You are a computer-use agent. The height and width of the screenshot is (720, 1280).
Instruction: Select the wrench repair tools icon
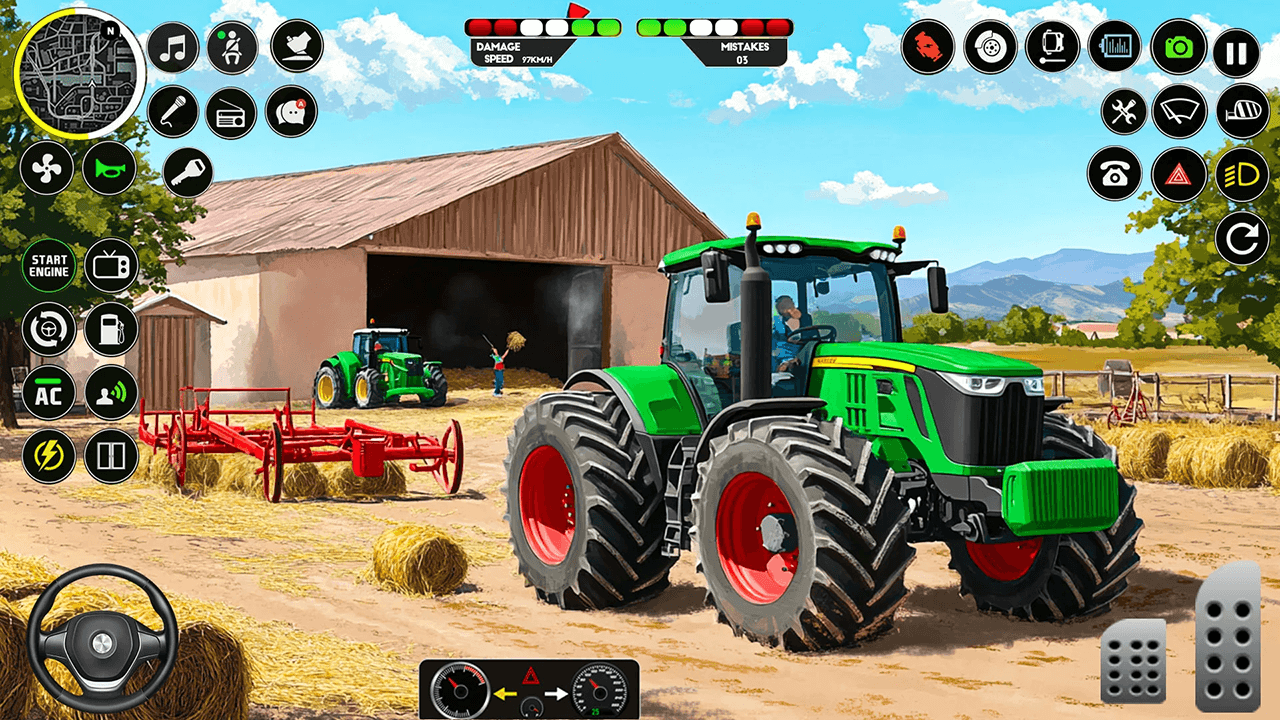point(1122,112)
